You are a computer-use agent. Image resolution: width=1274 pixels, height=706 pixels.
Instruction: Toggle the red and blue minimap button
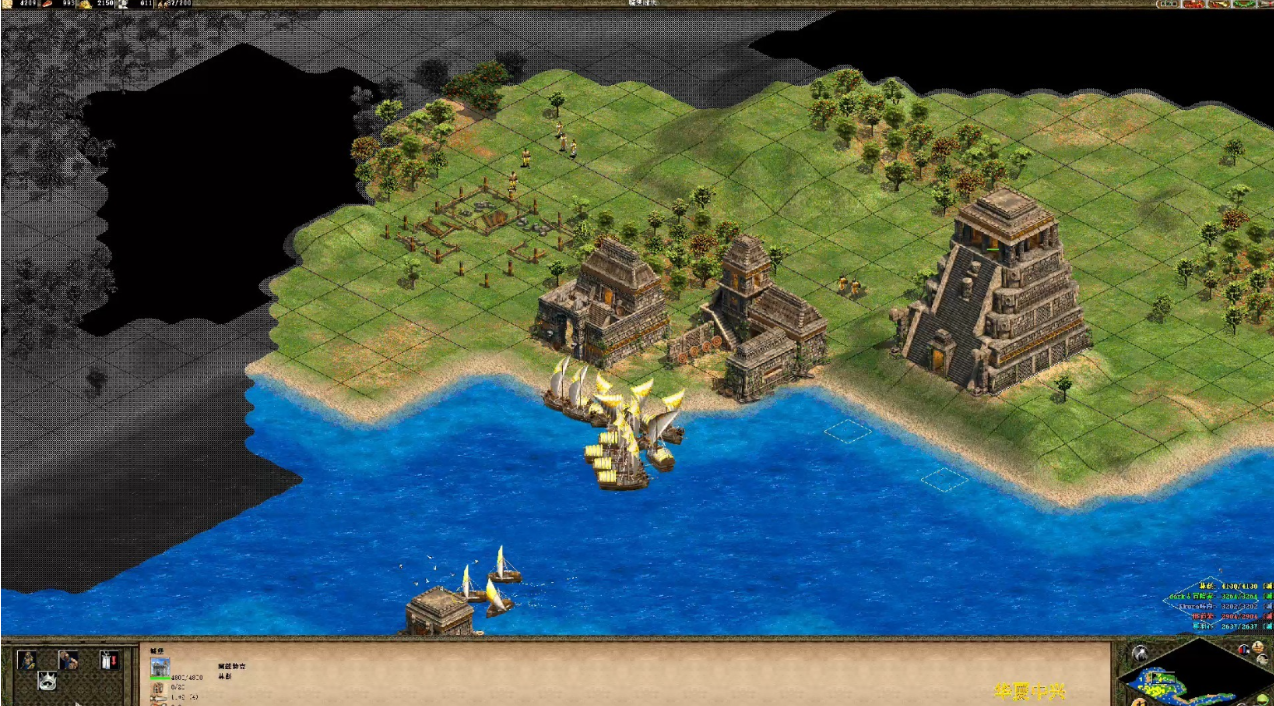1245,651
